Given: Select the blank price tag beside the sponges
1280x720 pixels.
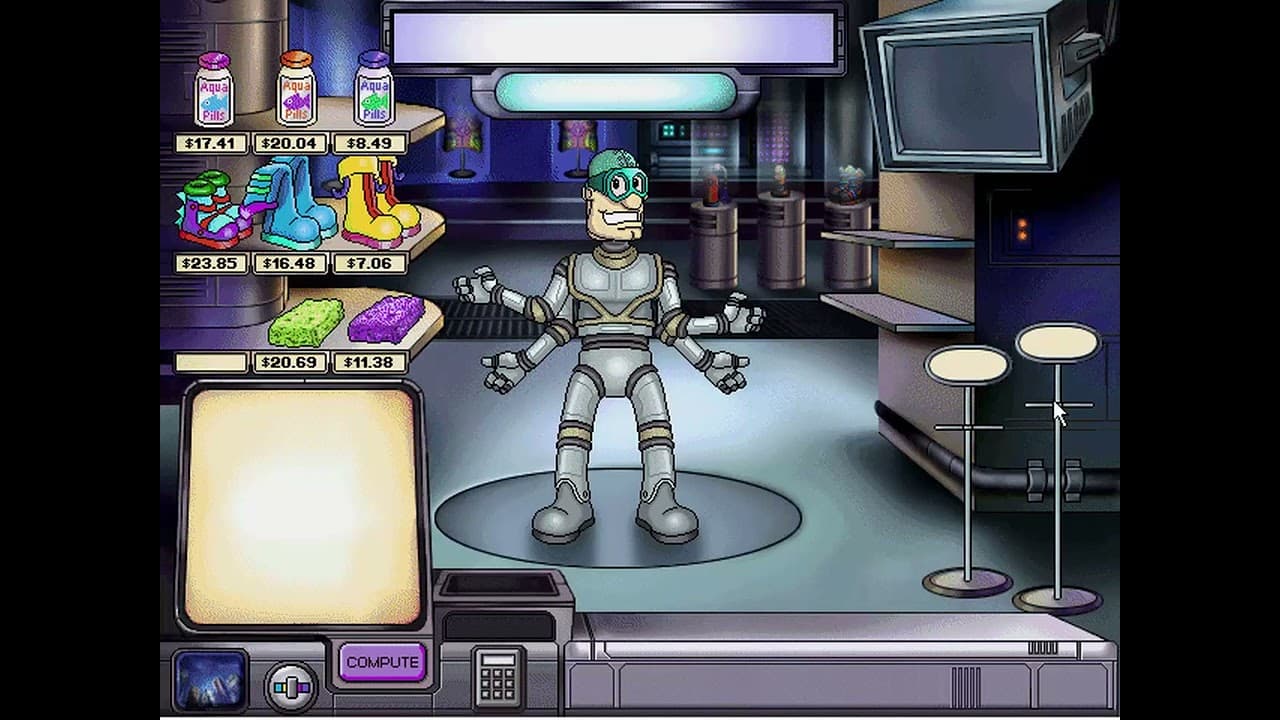Looking at the screenshot, I should click(210, 362).
